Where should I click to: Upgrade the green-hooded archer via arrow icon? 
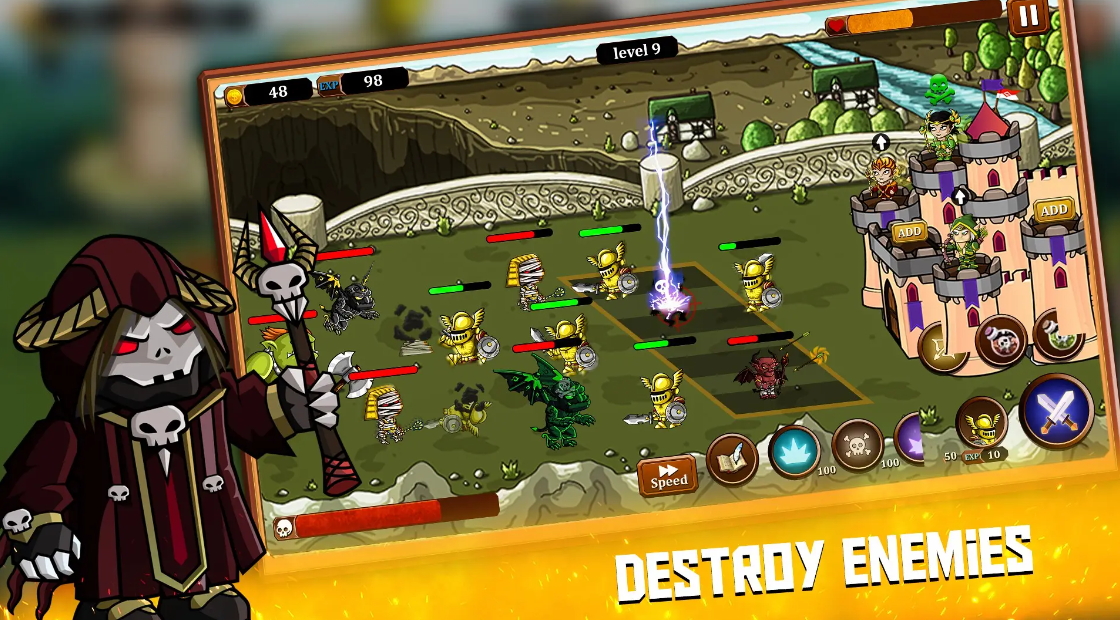960,195
